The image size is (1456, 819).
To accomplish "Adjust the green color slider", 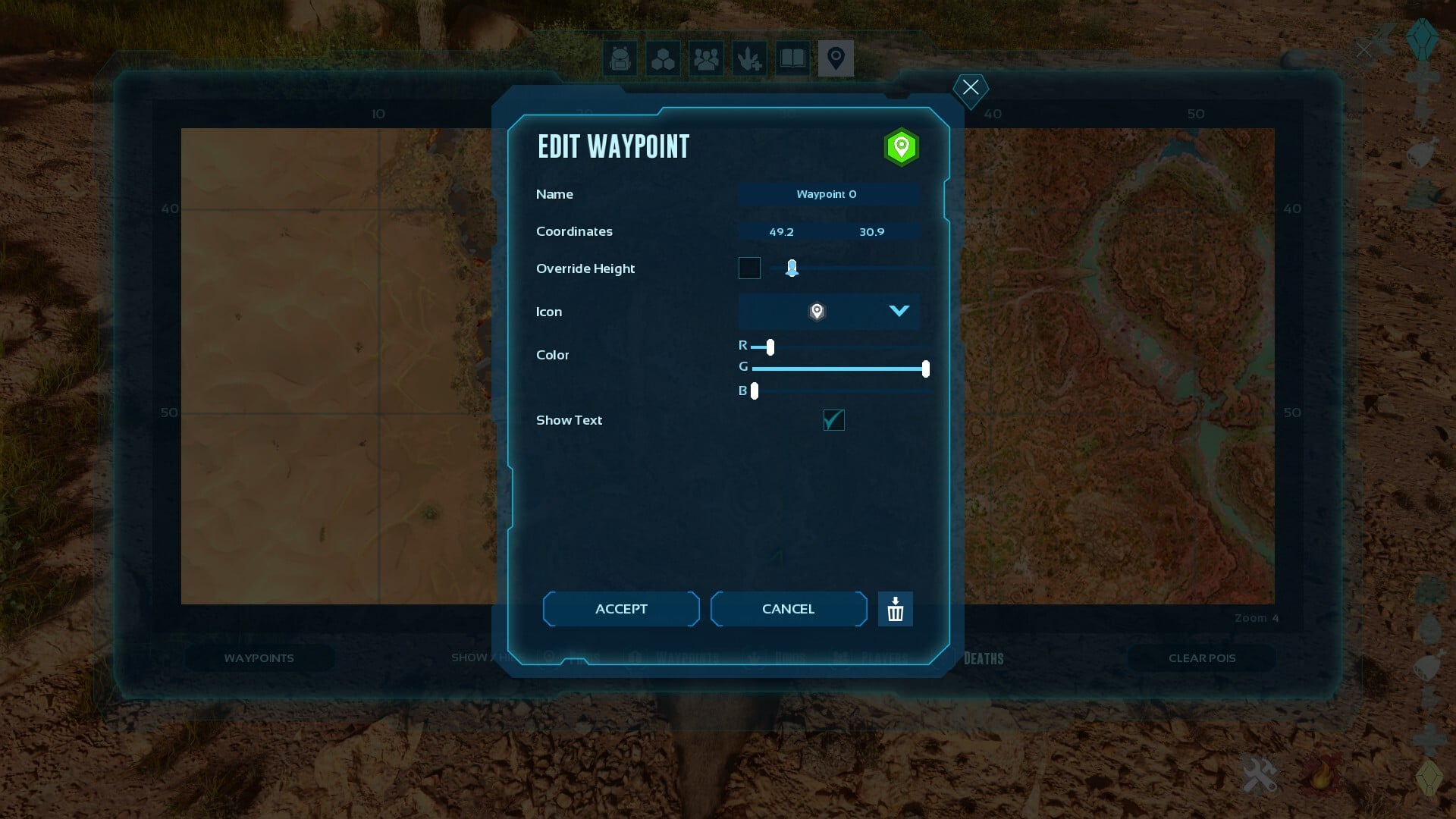I will click(x=925, y=369).
